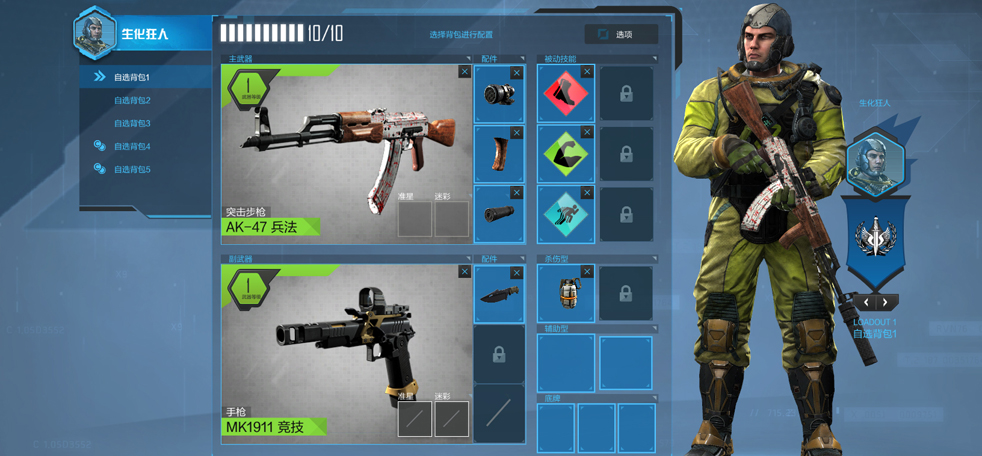Select the combat knife slot

499,294
